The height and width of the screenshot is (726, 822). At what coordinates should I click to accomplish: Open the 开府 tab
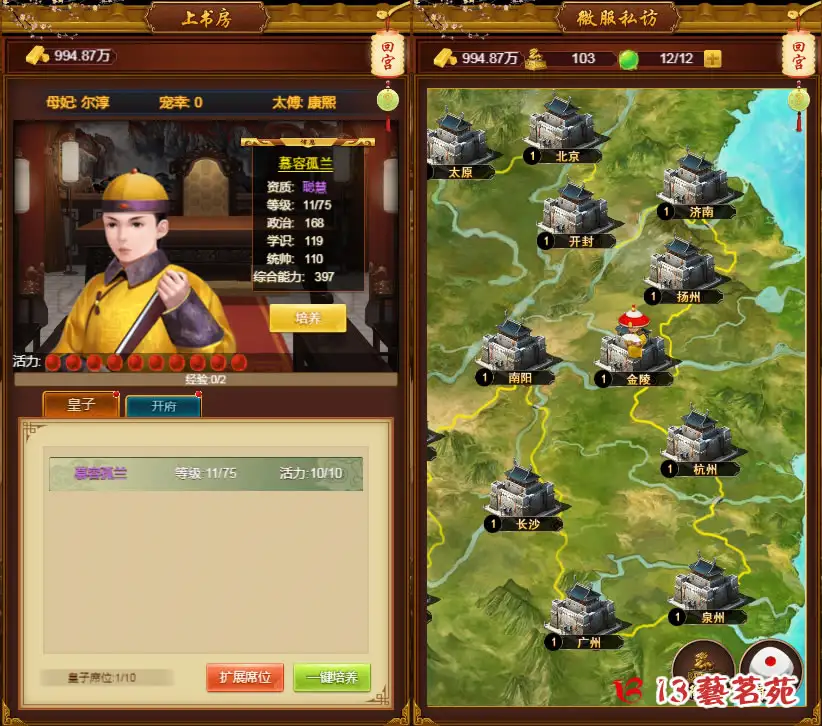163,405
